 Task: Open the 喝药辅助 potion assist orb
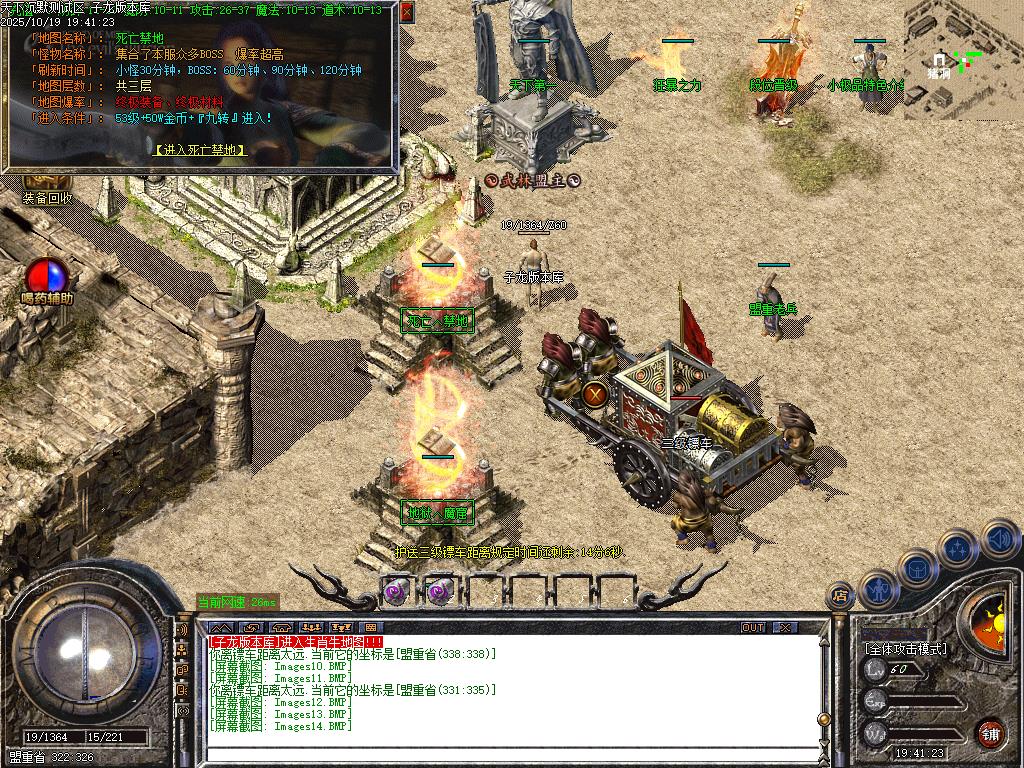point(44,277)
